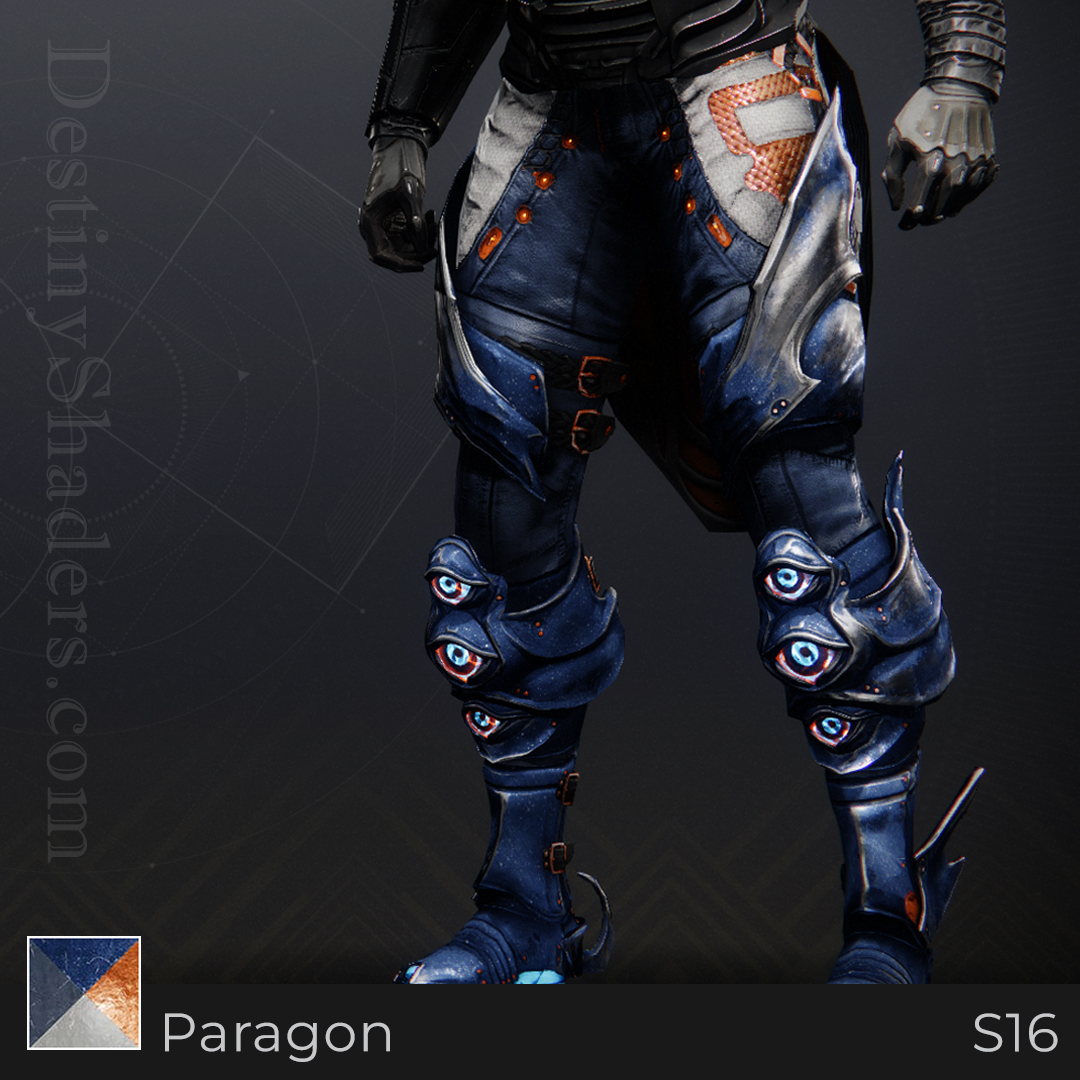Select the Paragon shader swatch icon
The height and width of the screenshot is (1080, 1080).
point(84,992)
